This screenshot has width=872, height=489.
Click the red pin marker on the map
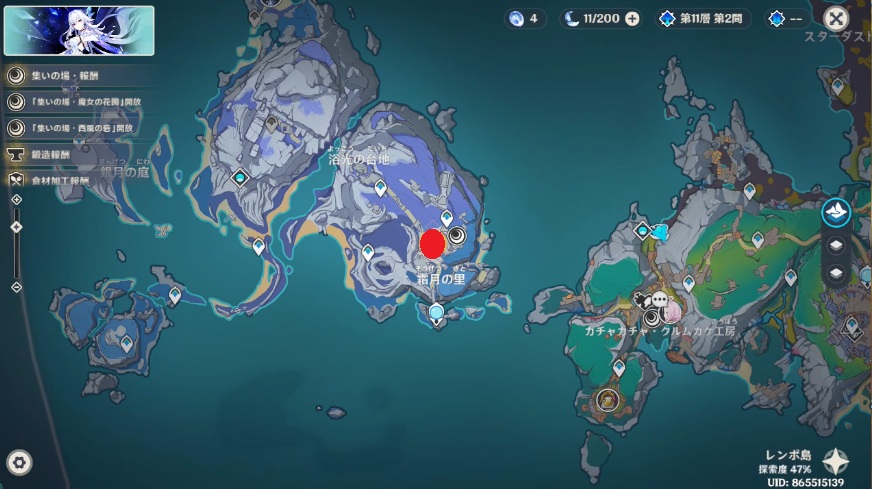click(432, 243)
